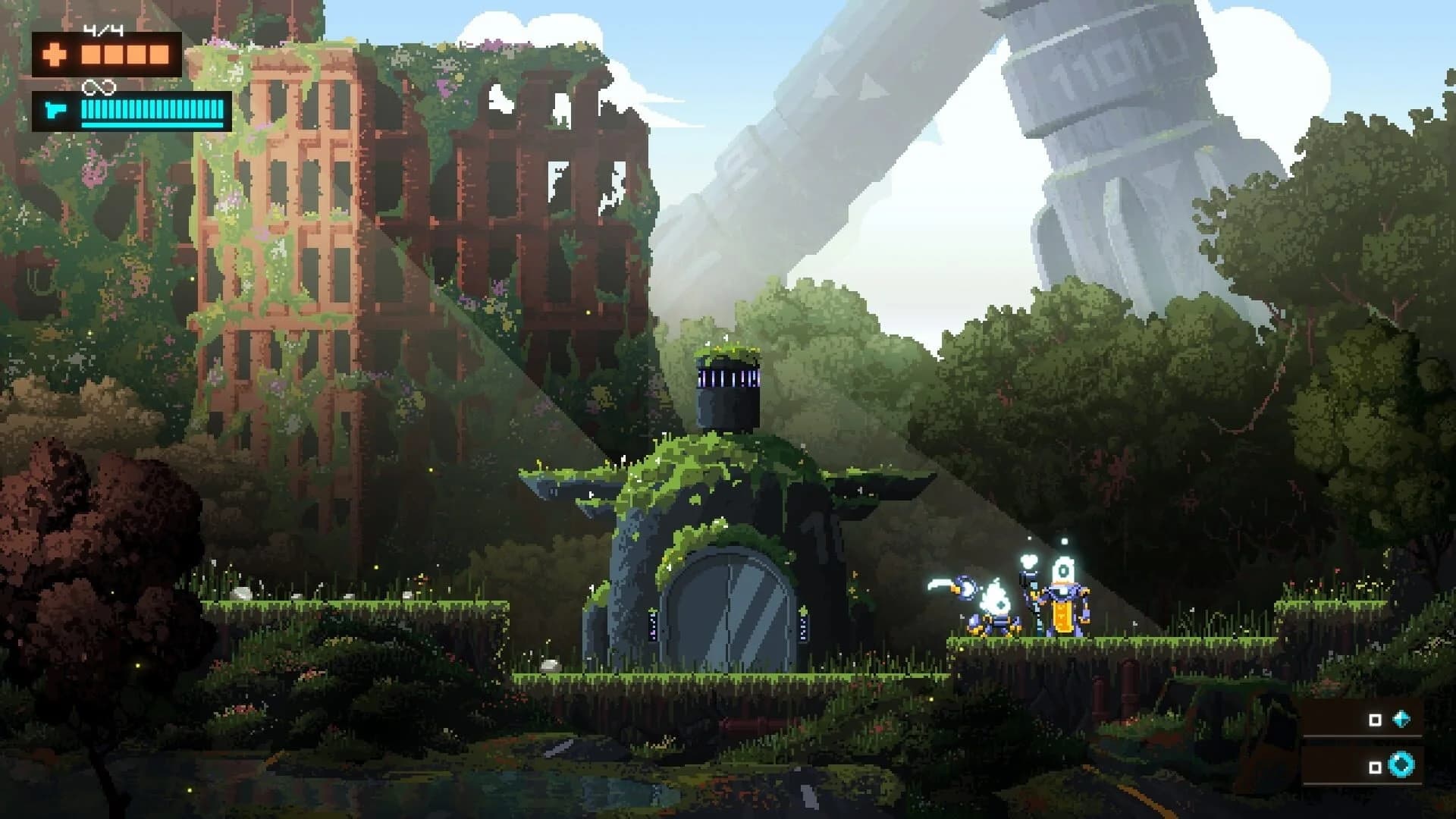The image size is (1456, 819).
Task: Click the blue four-pointed ability icon bottom right
Action: coord(1401,719)
